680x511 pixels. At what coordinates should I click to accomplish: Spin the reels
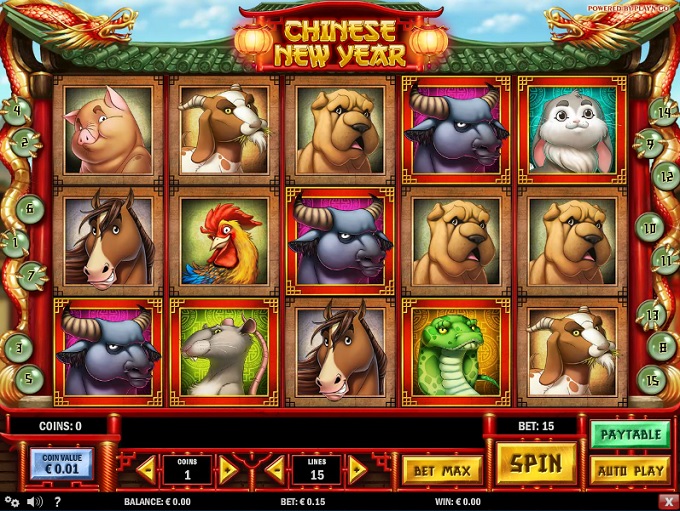(536, 464)
